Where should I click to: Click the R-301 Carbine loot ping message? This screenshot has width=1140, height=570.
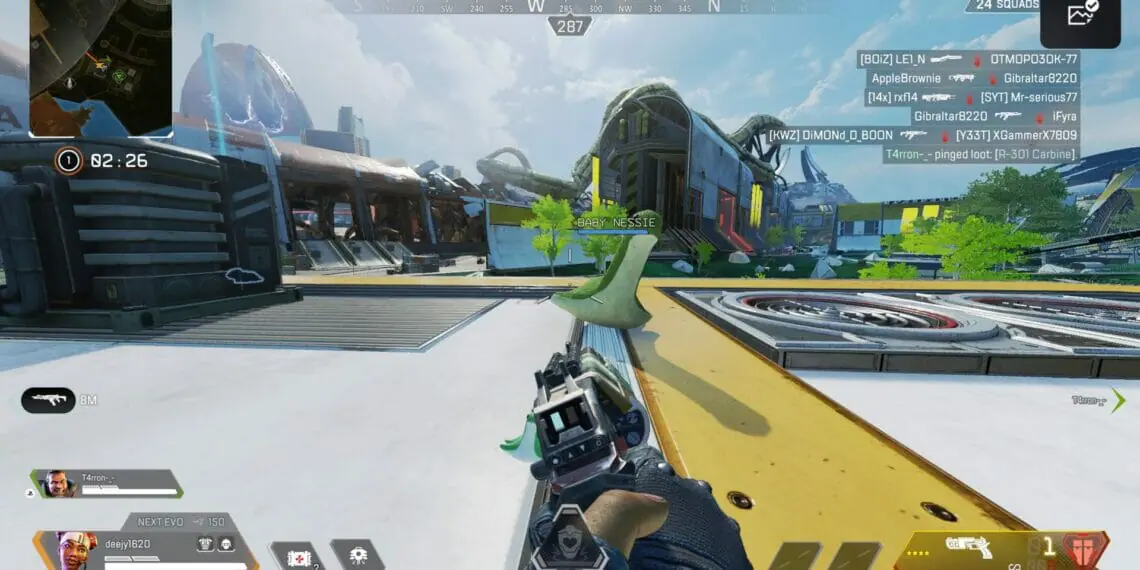pyautogui.click(x=980, y=154)
